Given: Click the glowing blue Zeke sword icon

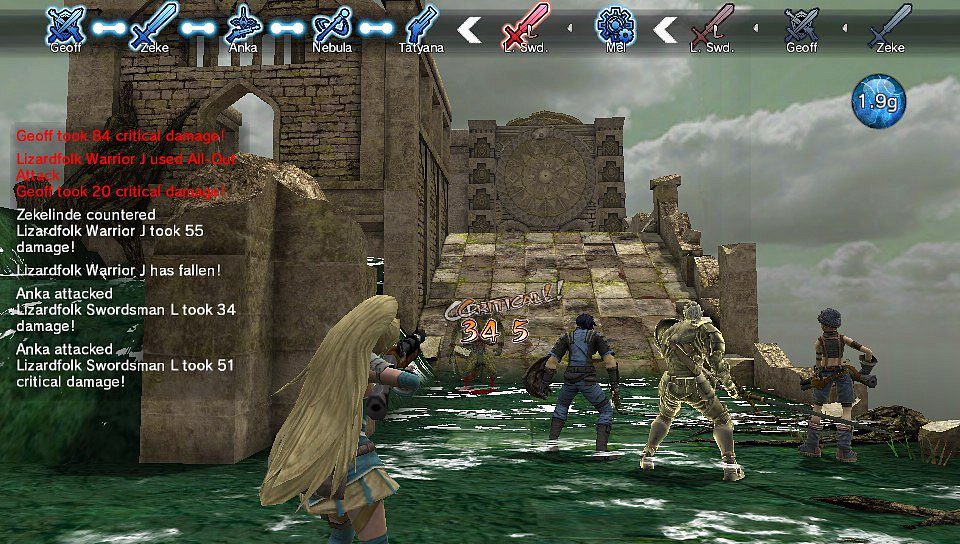Looking at the screenshot, I should point(154,24).
